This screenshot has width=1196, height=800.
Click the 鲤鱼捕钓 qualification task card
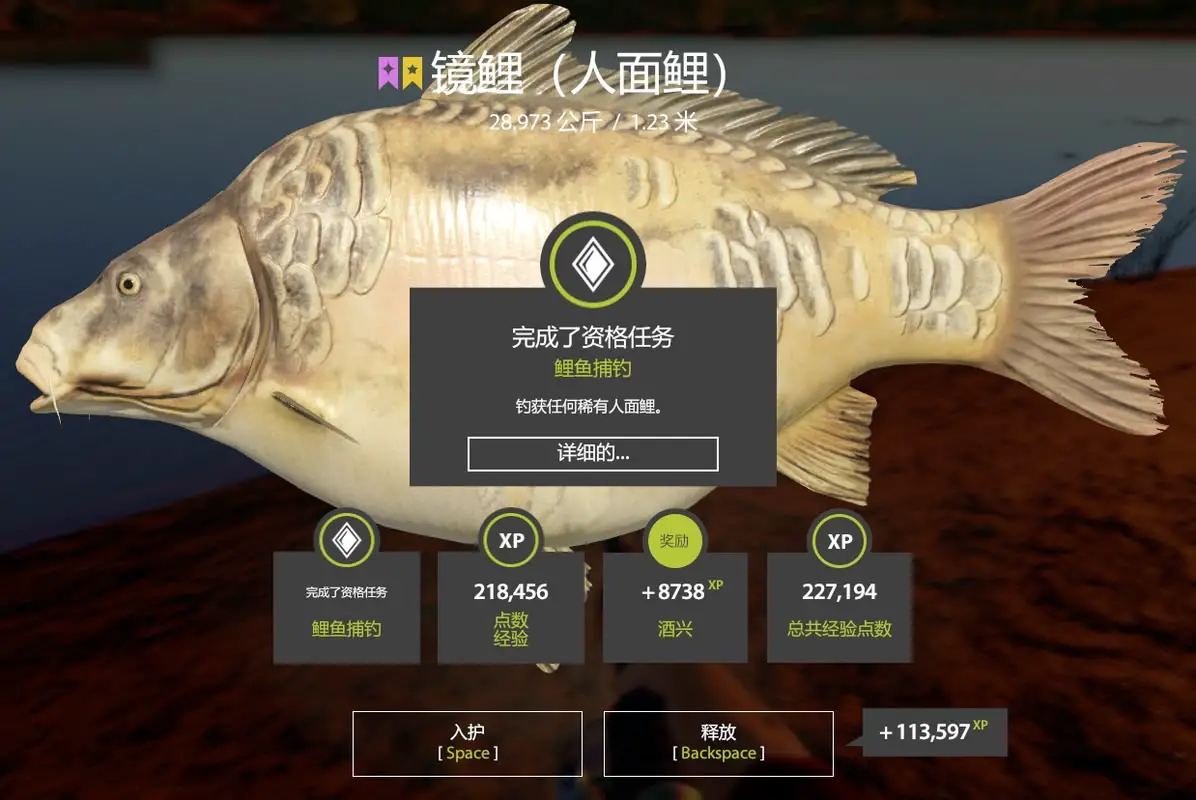click(x=346, y=606)
